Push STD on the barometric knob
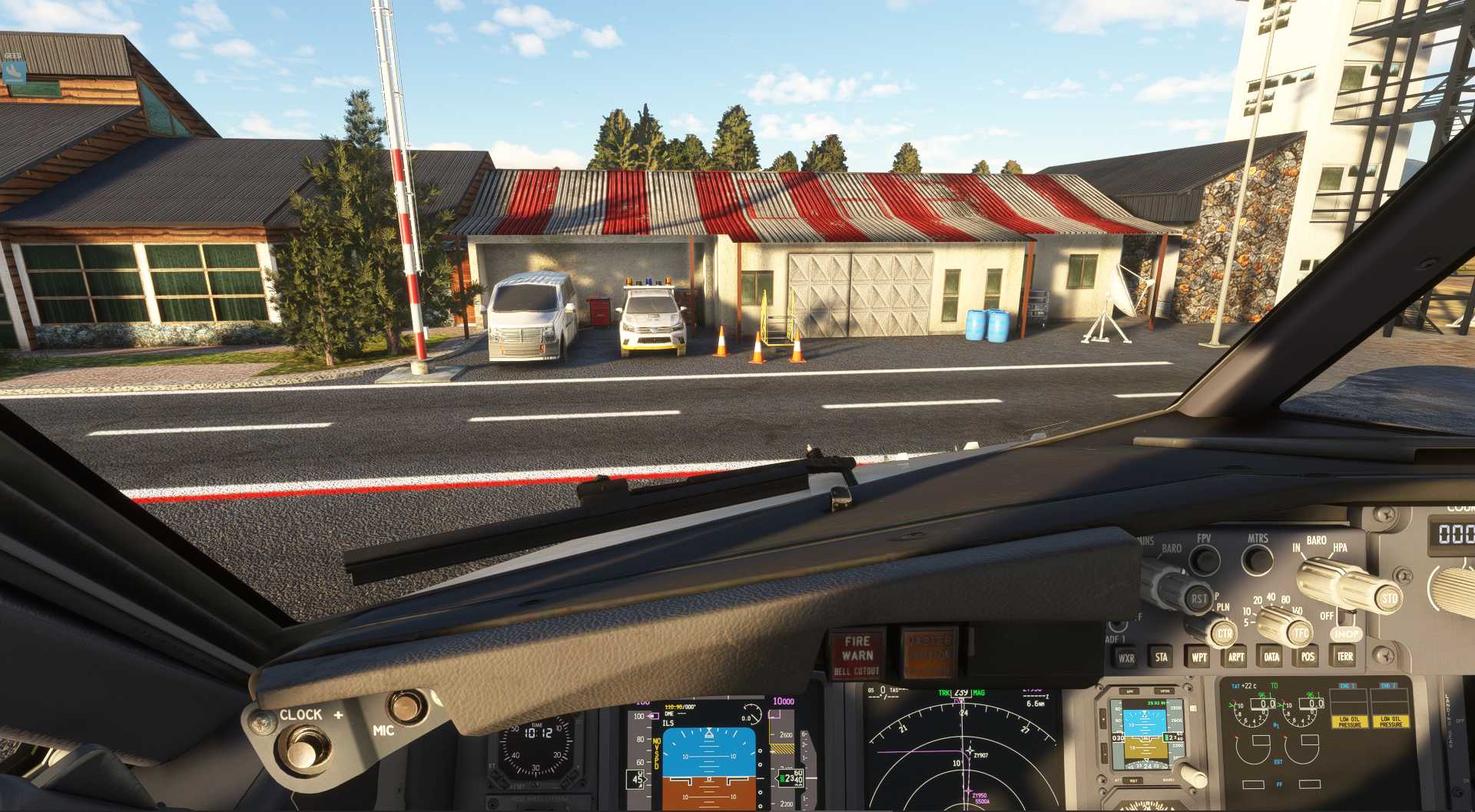 [x=1387, y=598]
